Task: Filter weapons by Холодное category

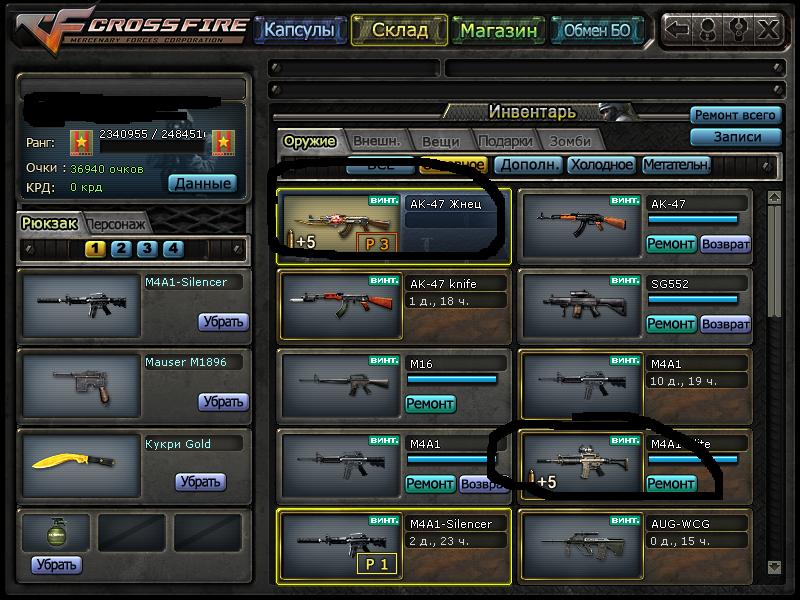Action: pos(600,165)
